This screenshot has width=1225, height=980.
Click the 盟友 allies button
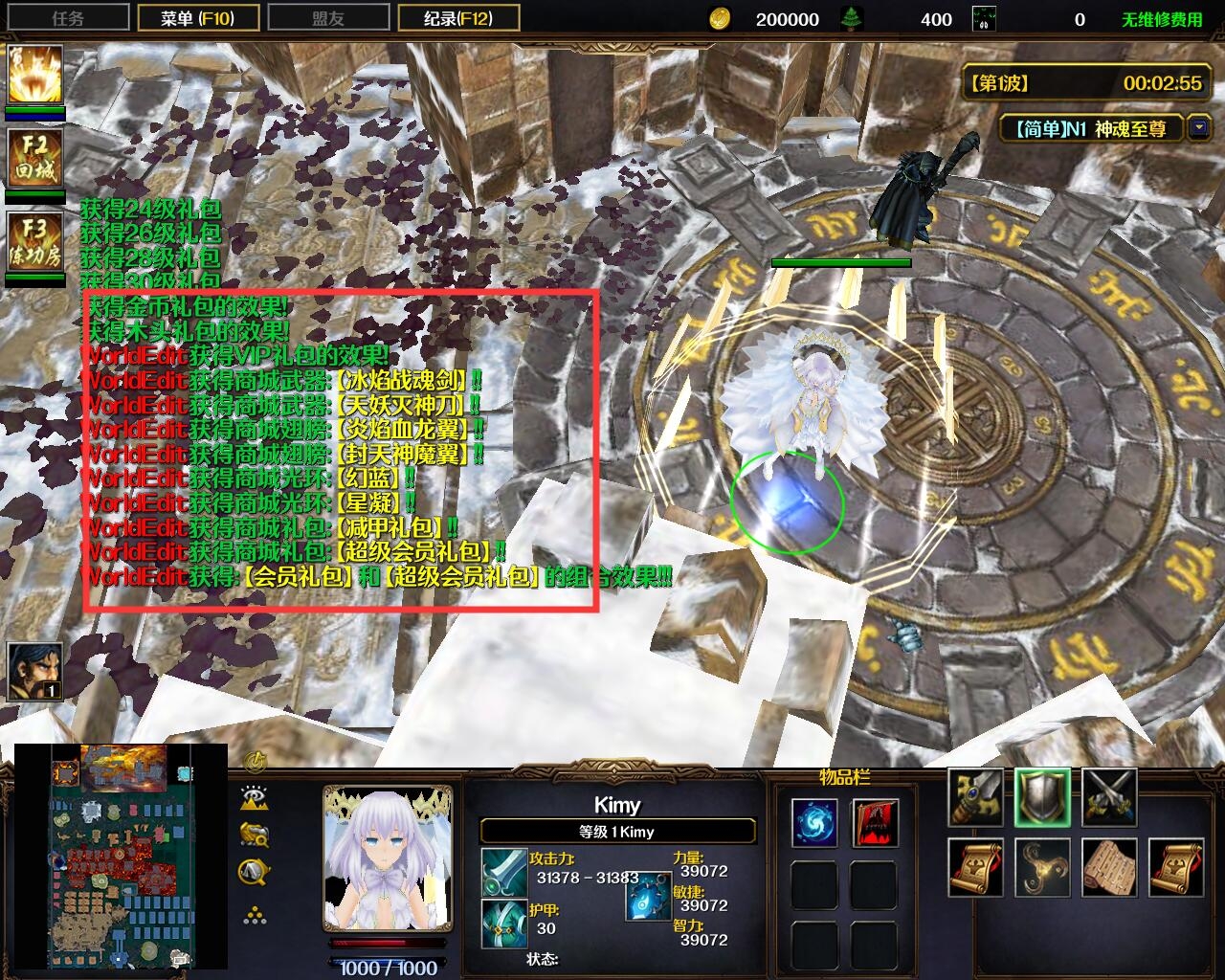pos(327,18)
